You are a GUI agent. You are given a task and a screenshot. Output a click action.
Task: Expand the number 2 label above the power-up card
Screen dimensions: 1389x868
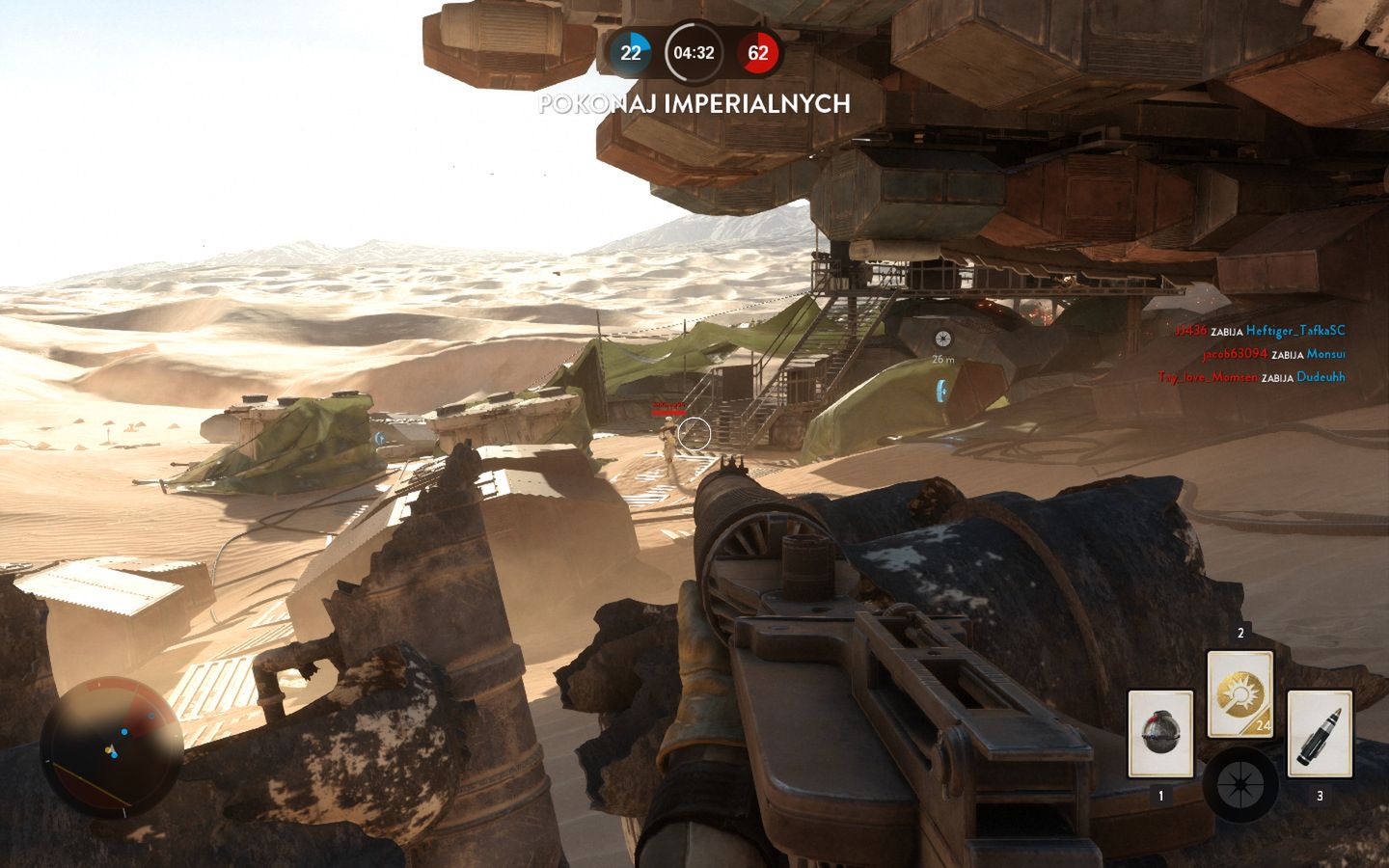1241,635
